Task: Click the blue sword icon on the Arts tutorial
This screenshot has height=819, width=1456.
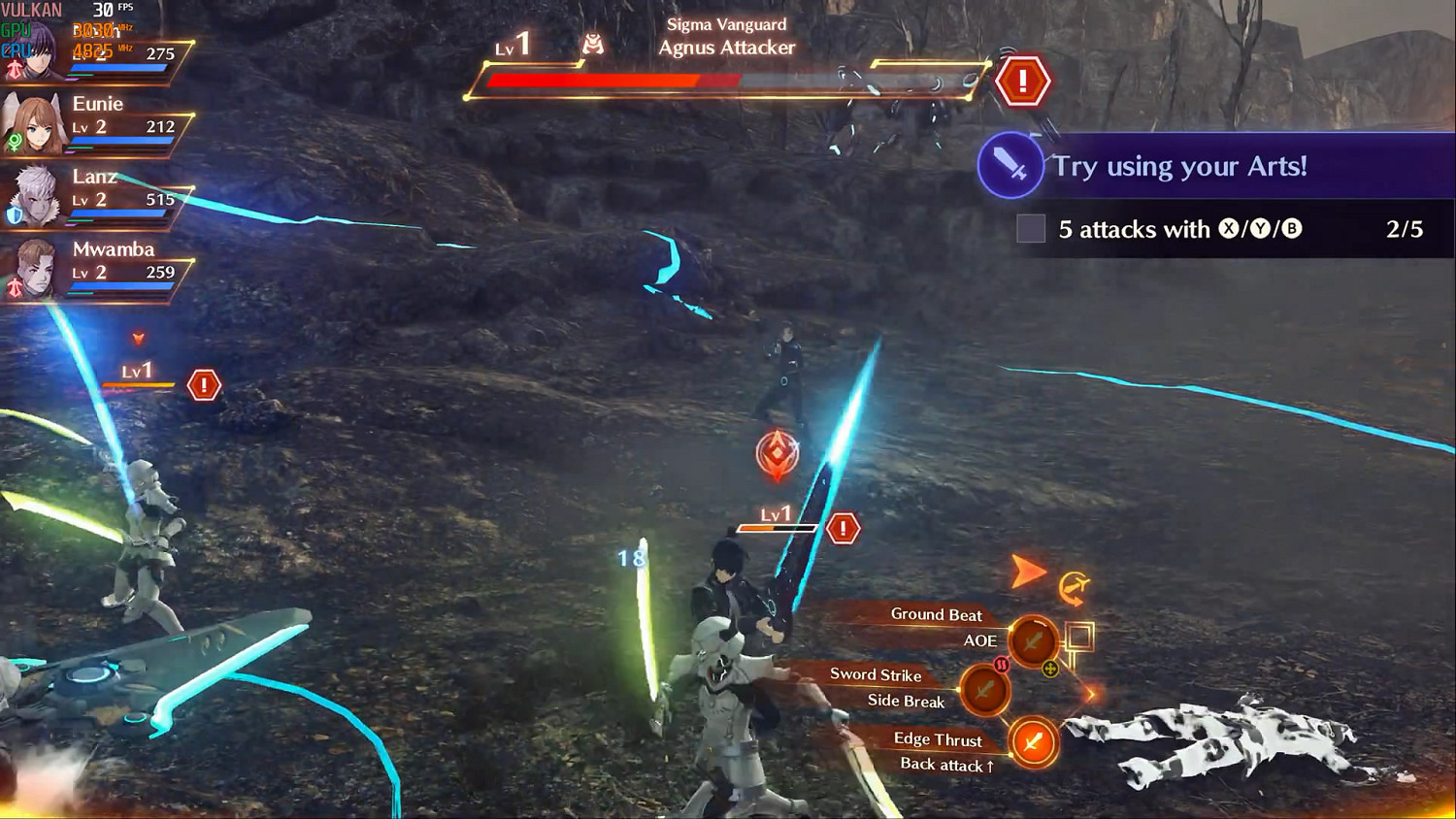Action: click(x=1009, y=165)
